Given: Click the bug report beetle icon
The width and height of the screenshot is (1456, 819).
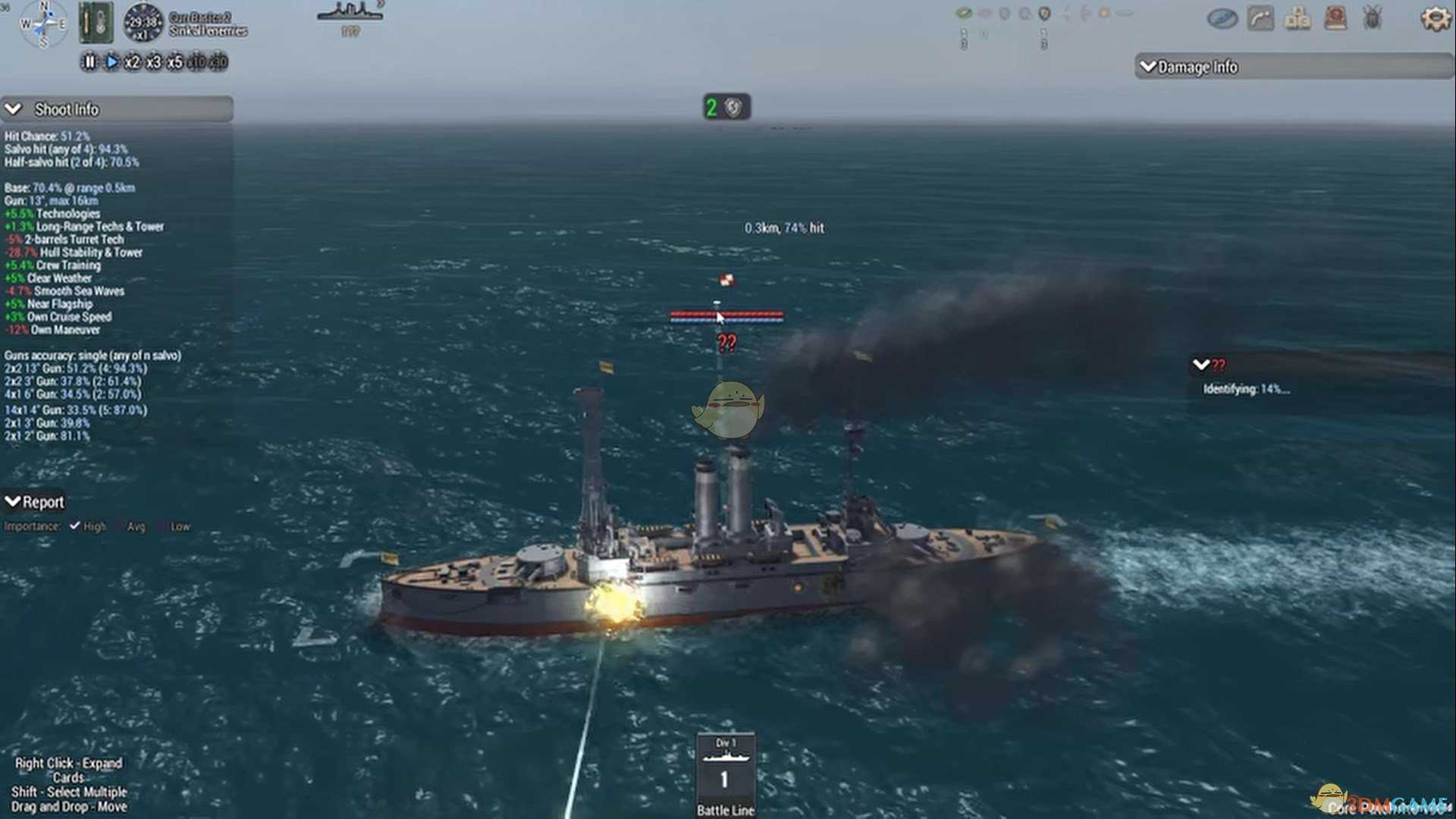Looking at the screenshot, I should tap(1373, 18).
